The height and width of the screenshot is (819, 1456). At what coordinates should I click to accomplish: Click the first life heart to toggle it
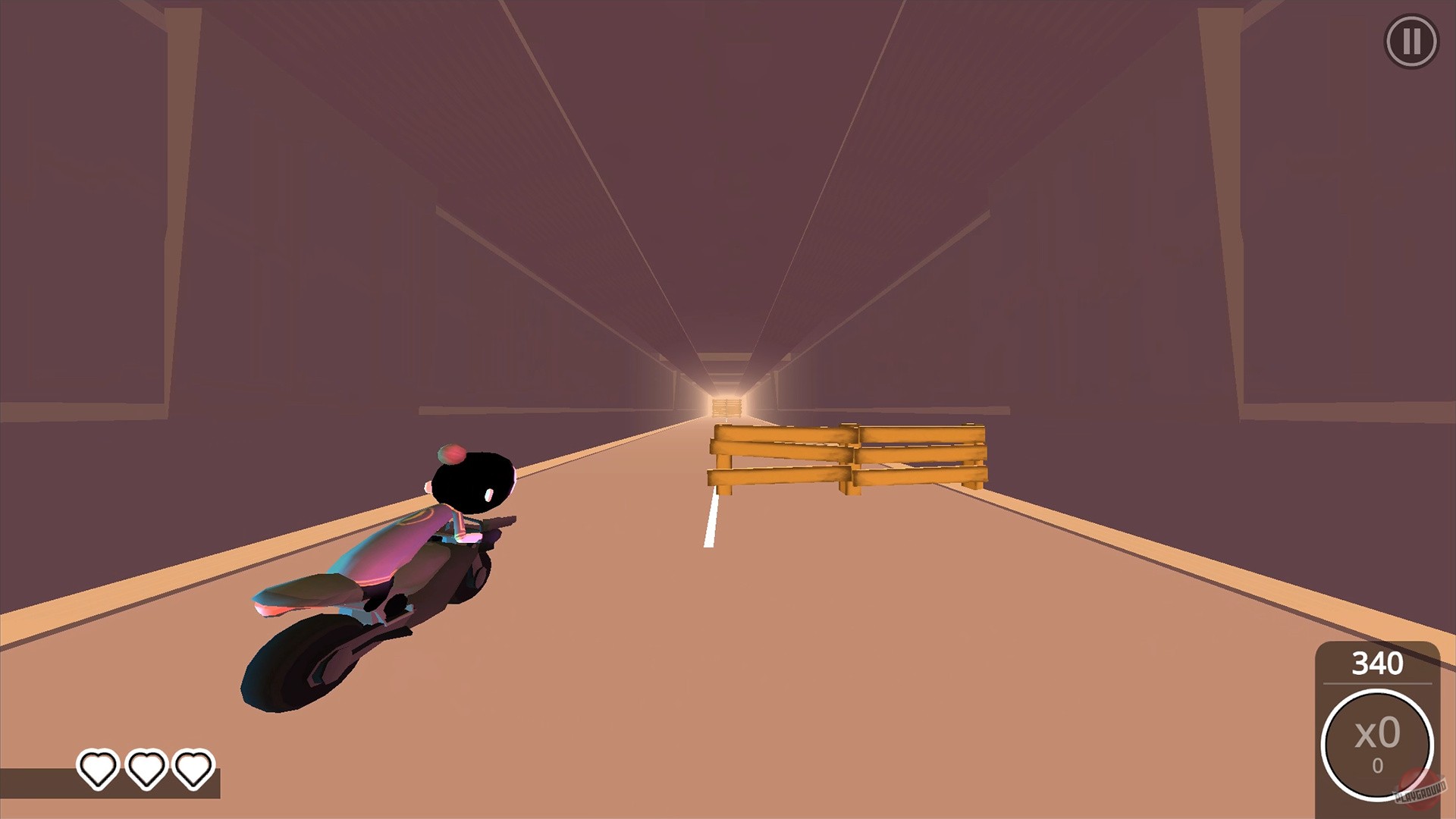pos(96,768)
